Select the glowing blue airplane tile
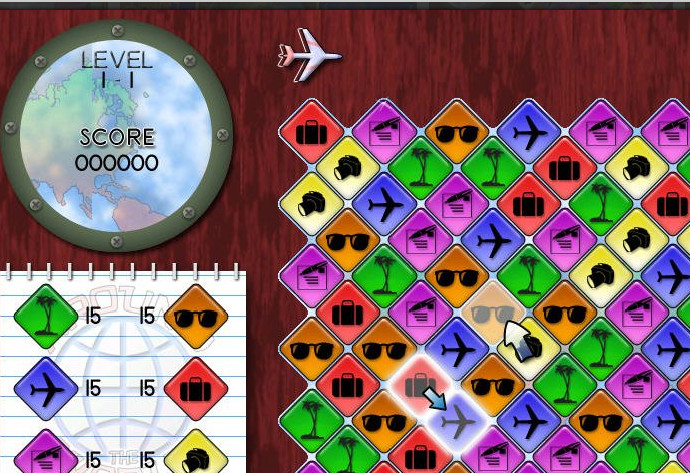 tap(457, 423)
